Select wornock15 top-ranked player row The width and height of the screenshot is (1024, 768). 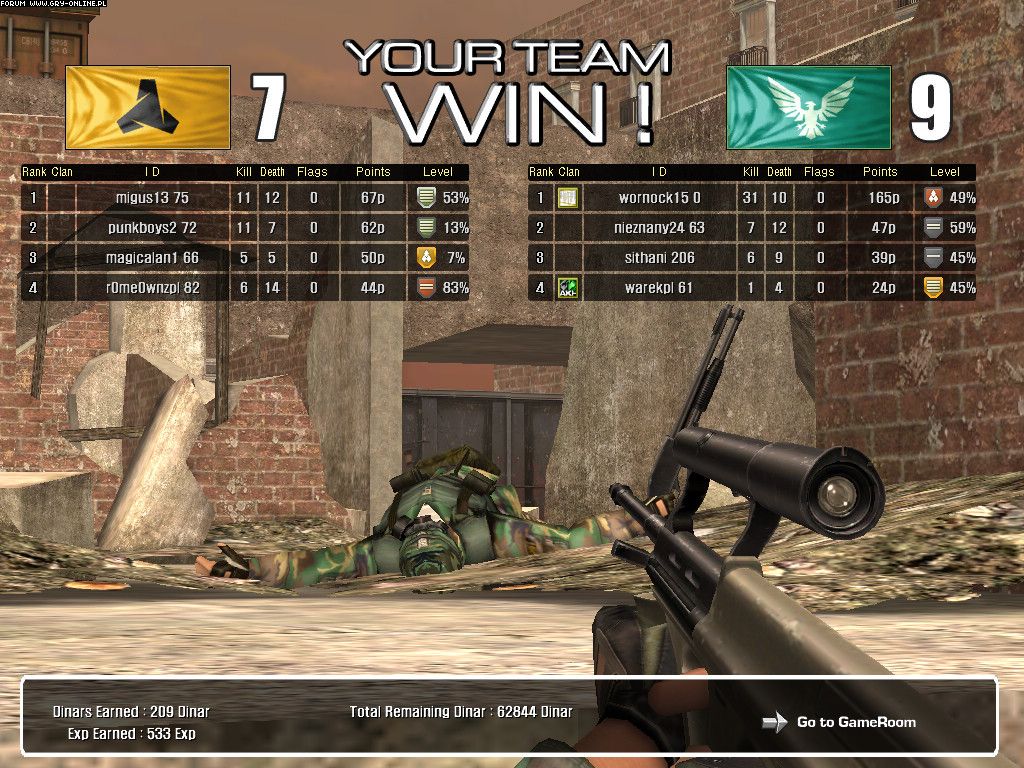[659, 198]
